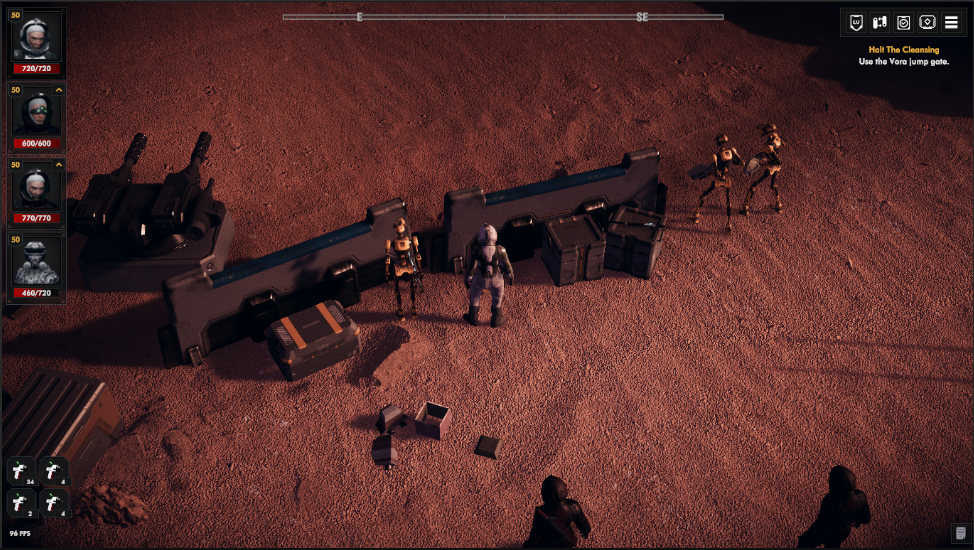974x550 pixels.
Task: Select the squad member with 720/720 health
Action: tap(37, 41)
